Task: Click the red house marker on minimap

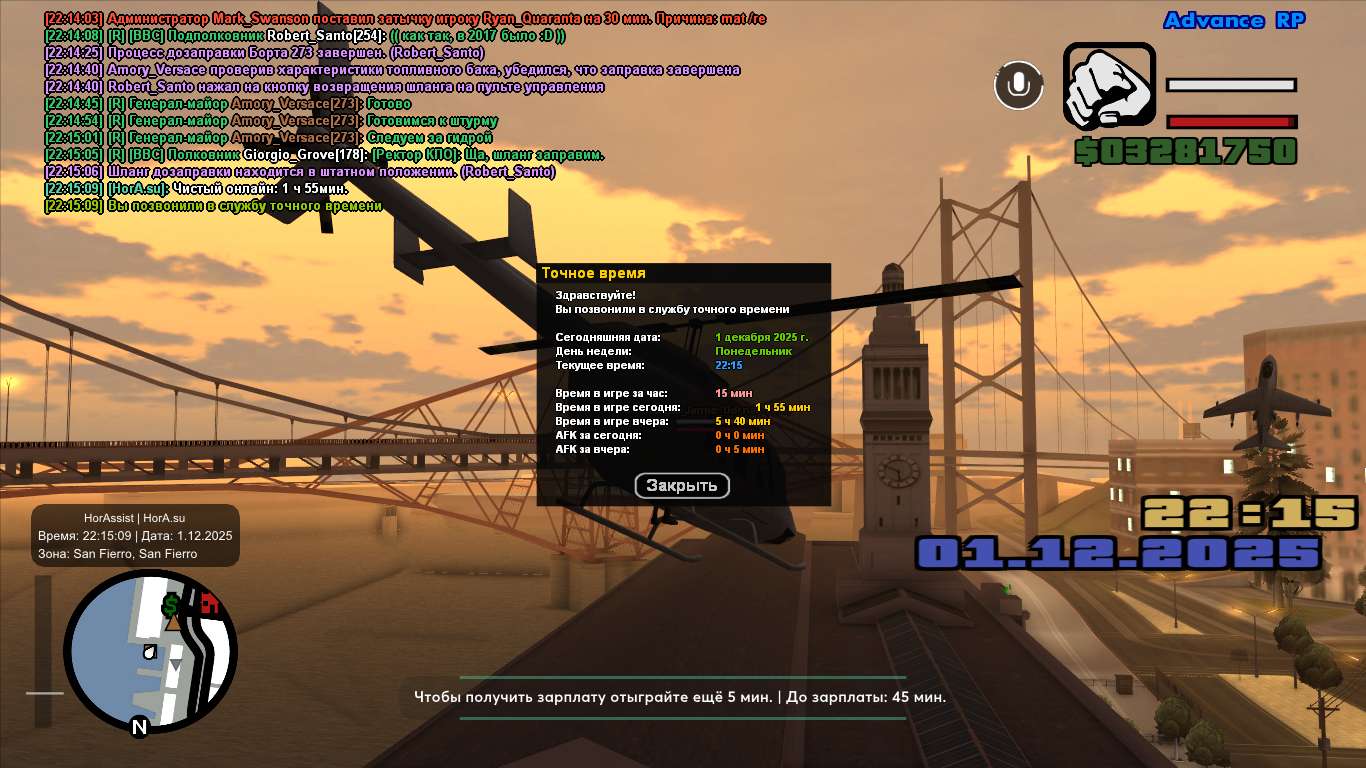Action: 209,602
